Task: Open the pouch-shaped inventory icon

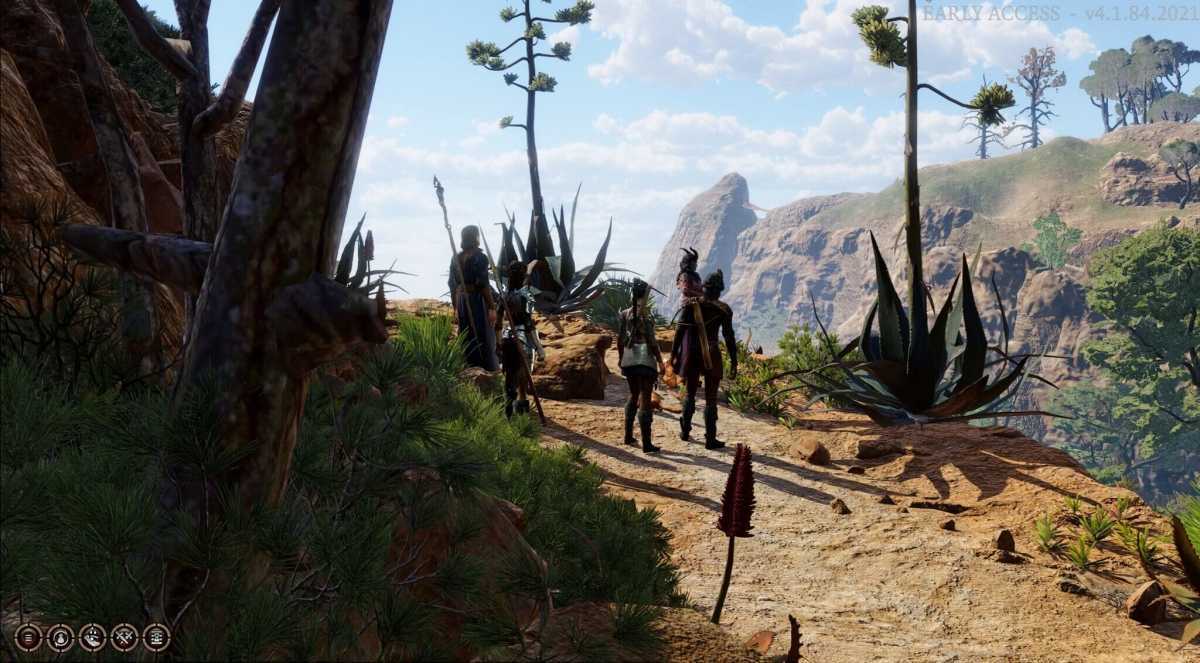Action: tap(60, 637)
